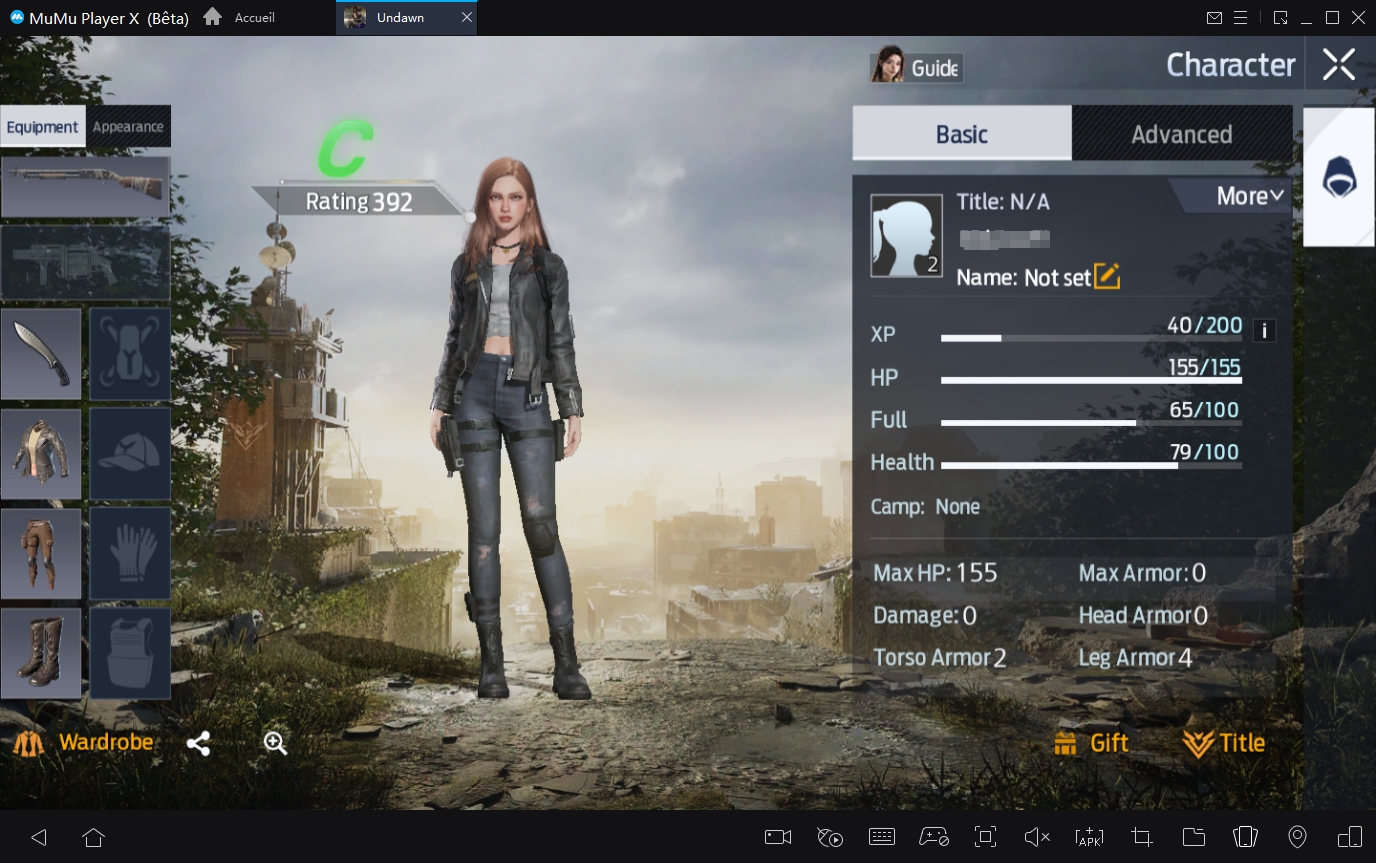Show XP info with the i button
The height and width of the screenshot is (863, 1376).
(x=1264, y=330)
